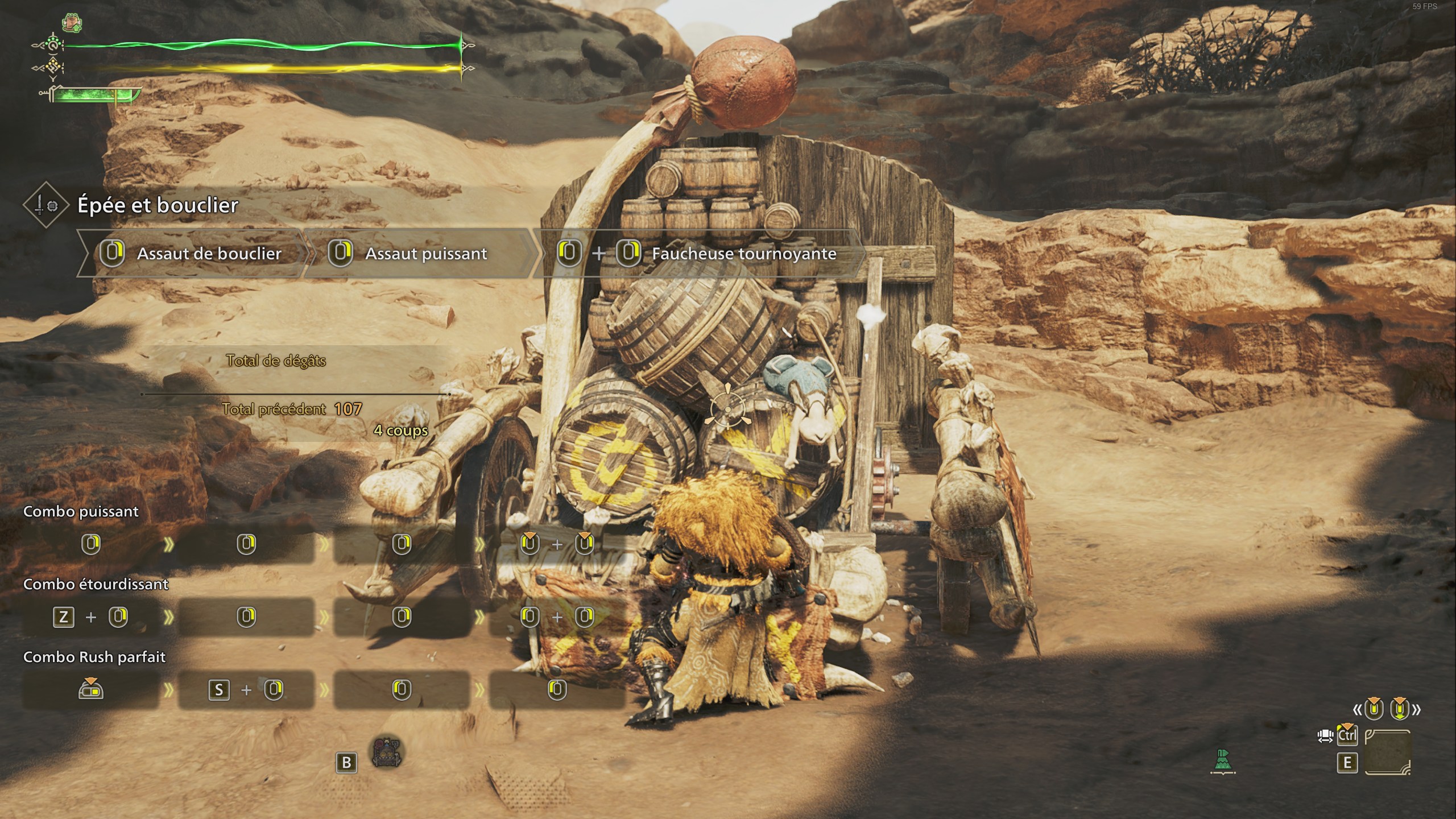Open the supply cart icon

pyautogui.click(x=387, y=752)
